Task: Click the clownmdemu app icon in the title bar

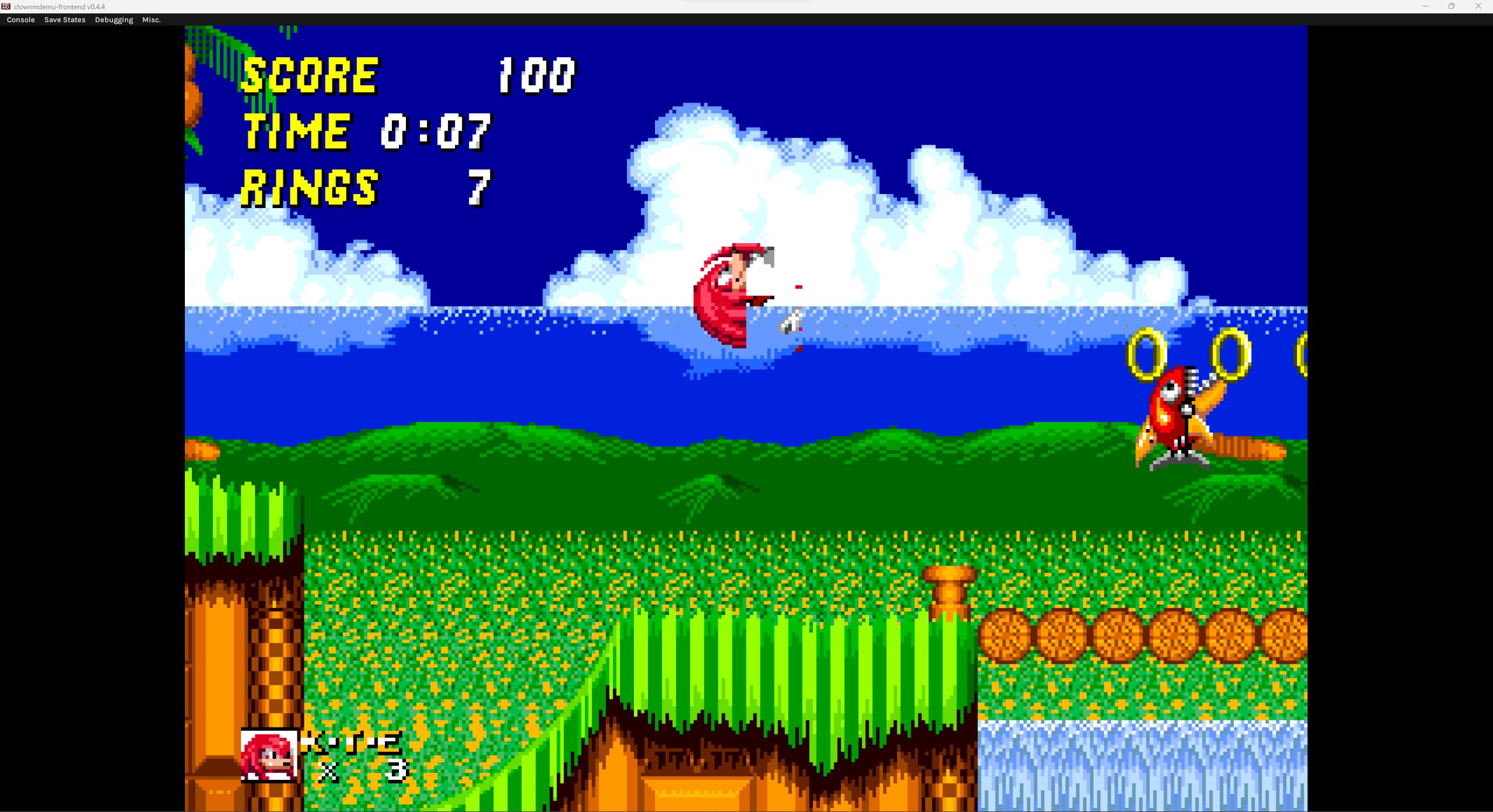Action: [x=6, y=6]
